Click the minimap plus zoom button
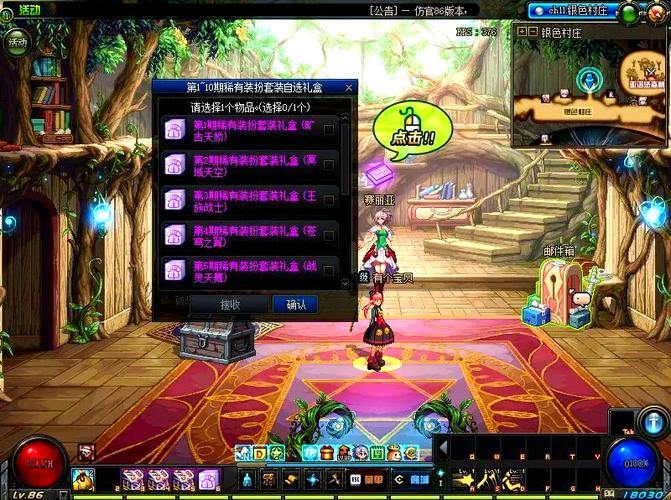 click(x=521, y=32)
